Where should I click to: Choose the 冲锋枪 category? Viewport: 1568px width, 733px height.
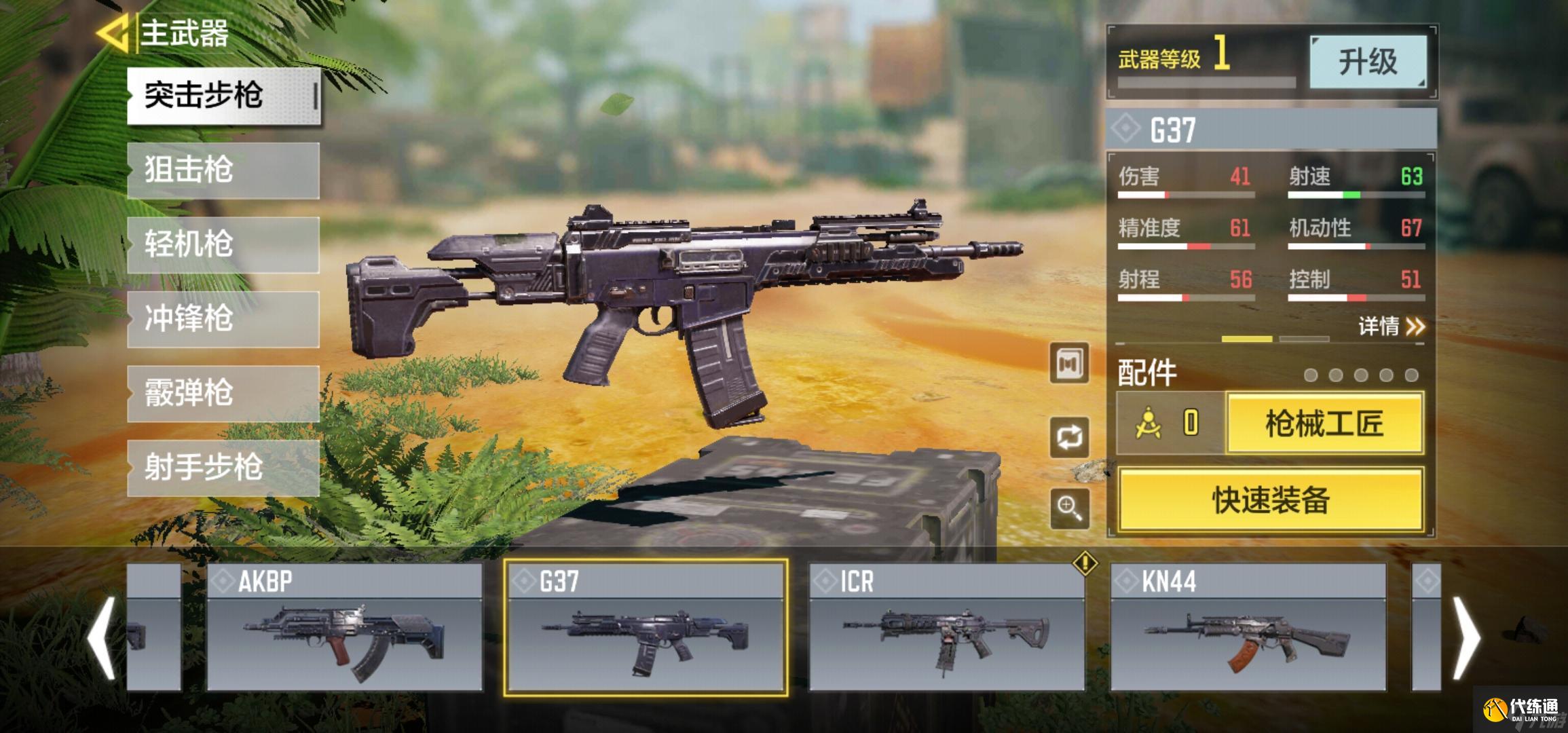tap(223, 319)
